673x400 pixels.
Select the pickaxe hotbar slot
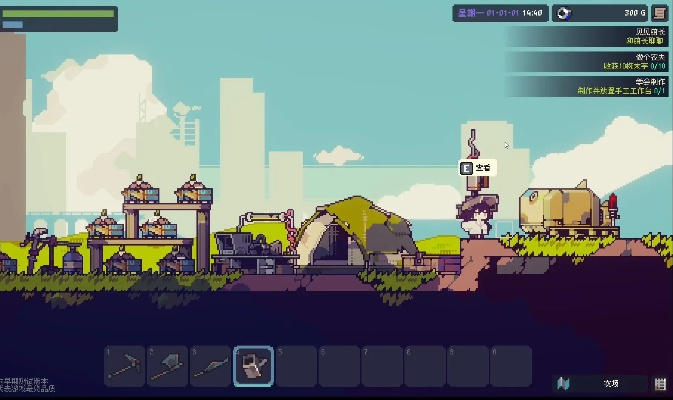click(x=125, y=366)
